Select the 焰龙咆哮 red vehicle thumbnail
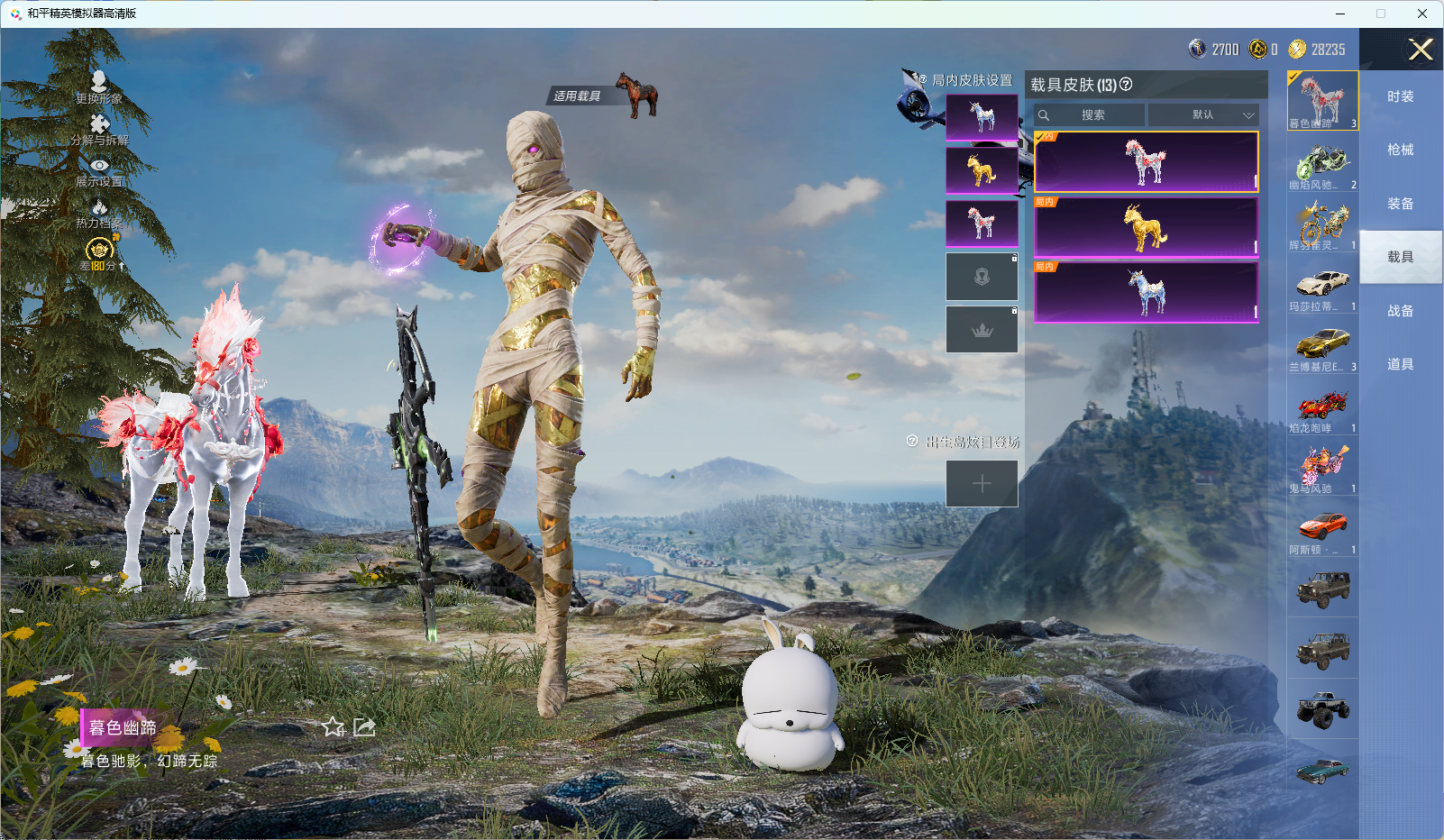1444x840 pixels. [1322, 407]
